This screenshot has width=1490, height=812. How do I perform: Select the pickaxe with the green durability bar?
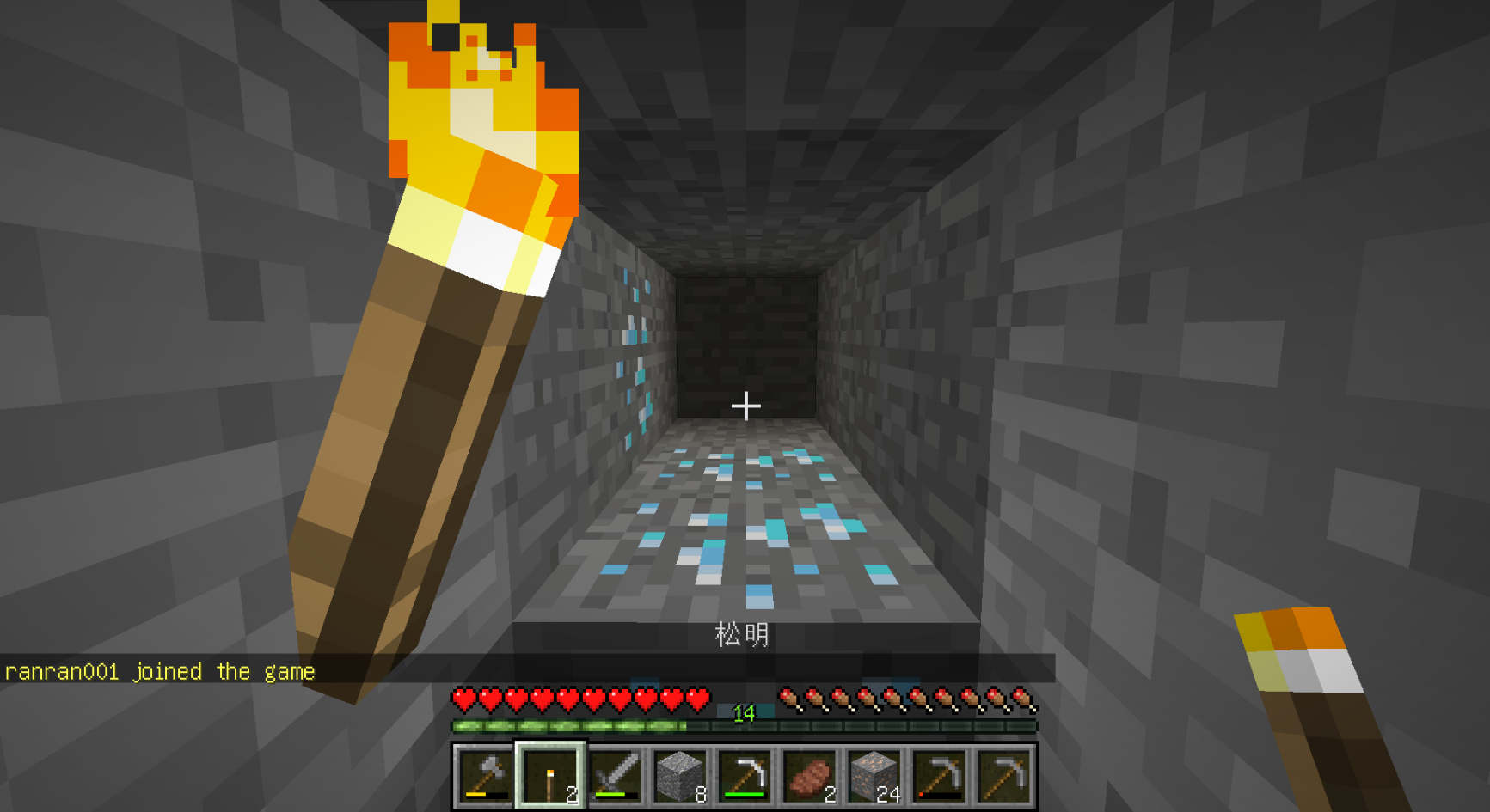coord(745,776)
